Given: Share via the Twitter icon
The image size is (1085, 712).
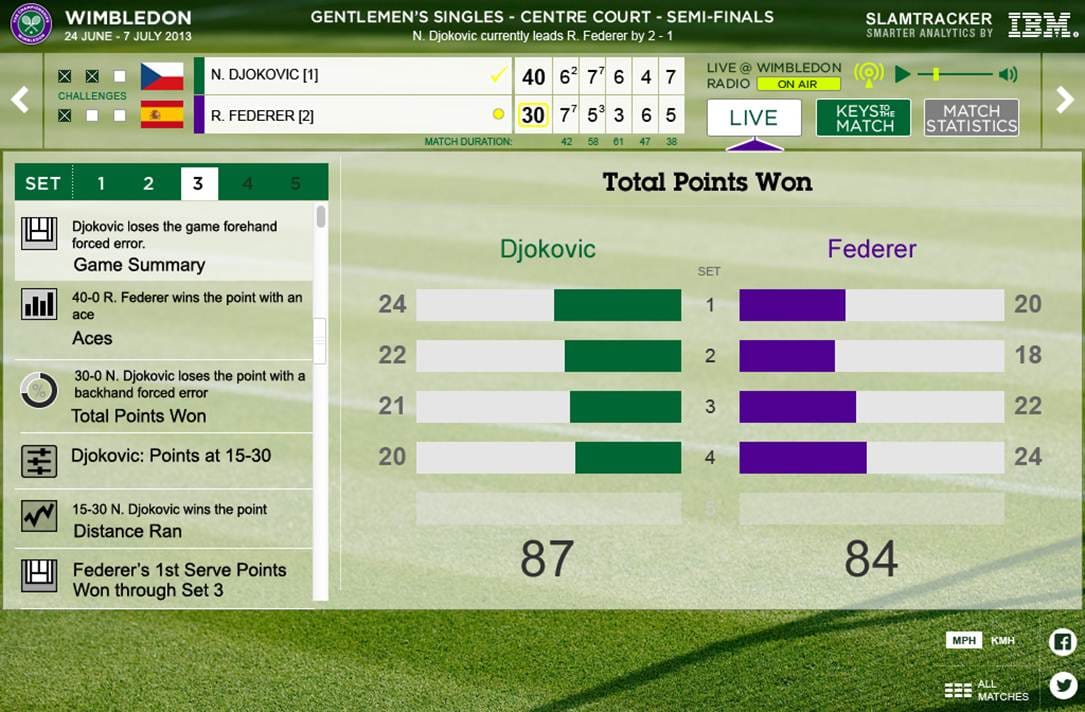Looking at the screenshot, I should tap(1062, 685).
